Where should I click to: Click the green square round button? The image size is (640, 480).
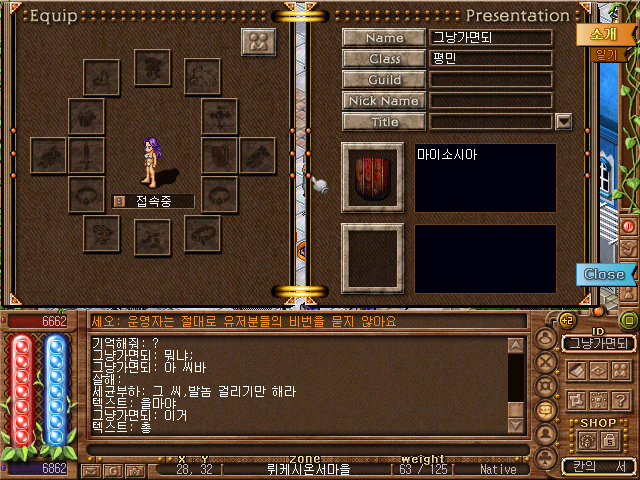coord(628,321)
